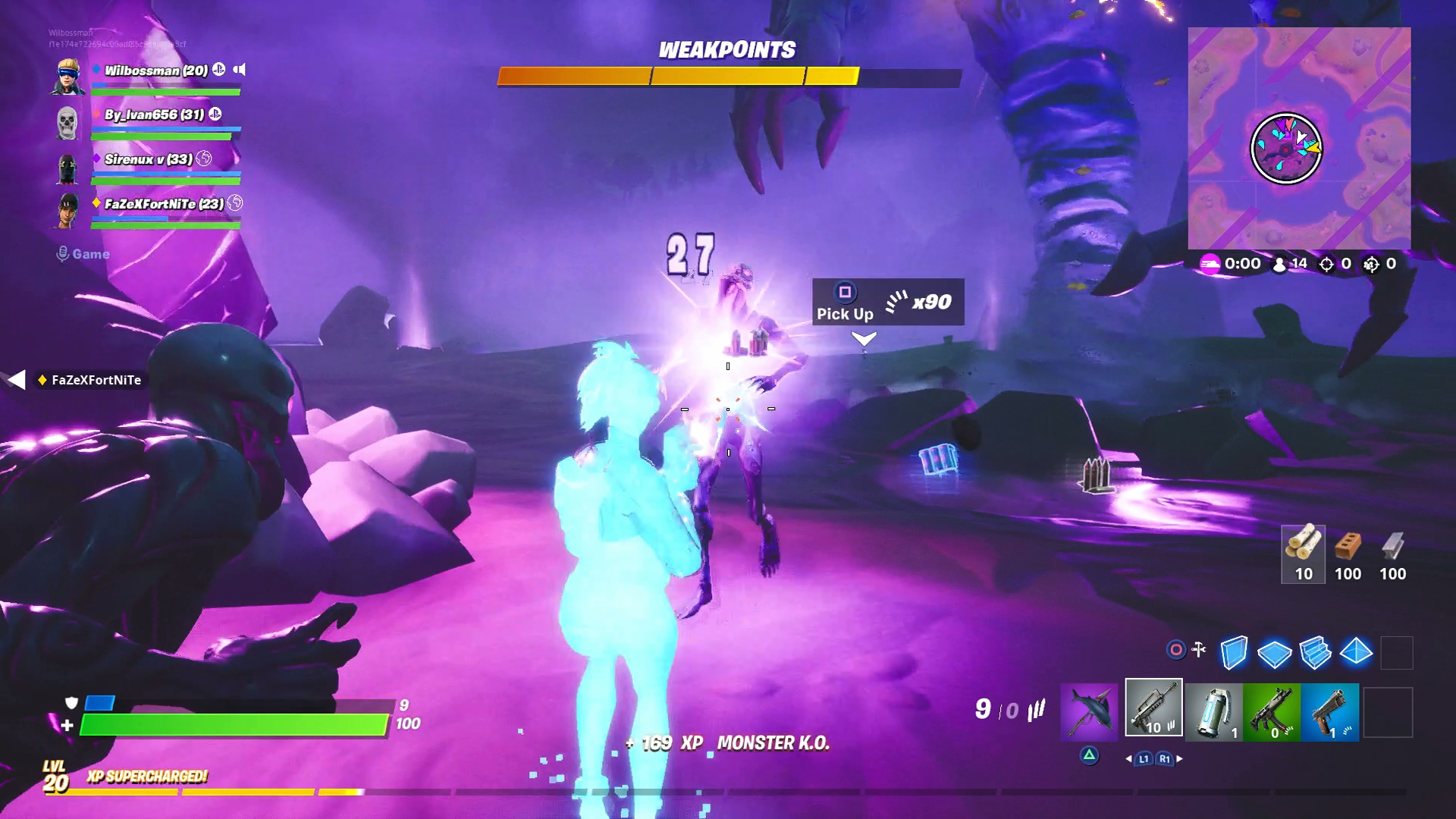Select the trap/edit tool icon beside build pieces

click(1200, 649)
